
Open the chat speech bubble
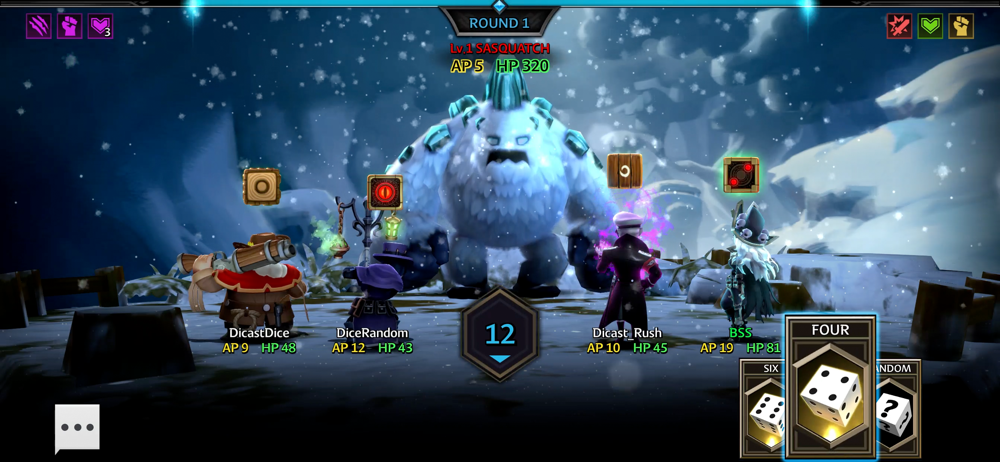(x=77, y=428)
